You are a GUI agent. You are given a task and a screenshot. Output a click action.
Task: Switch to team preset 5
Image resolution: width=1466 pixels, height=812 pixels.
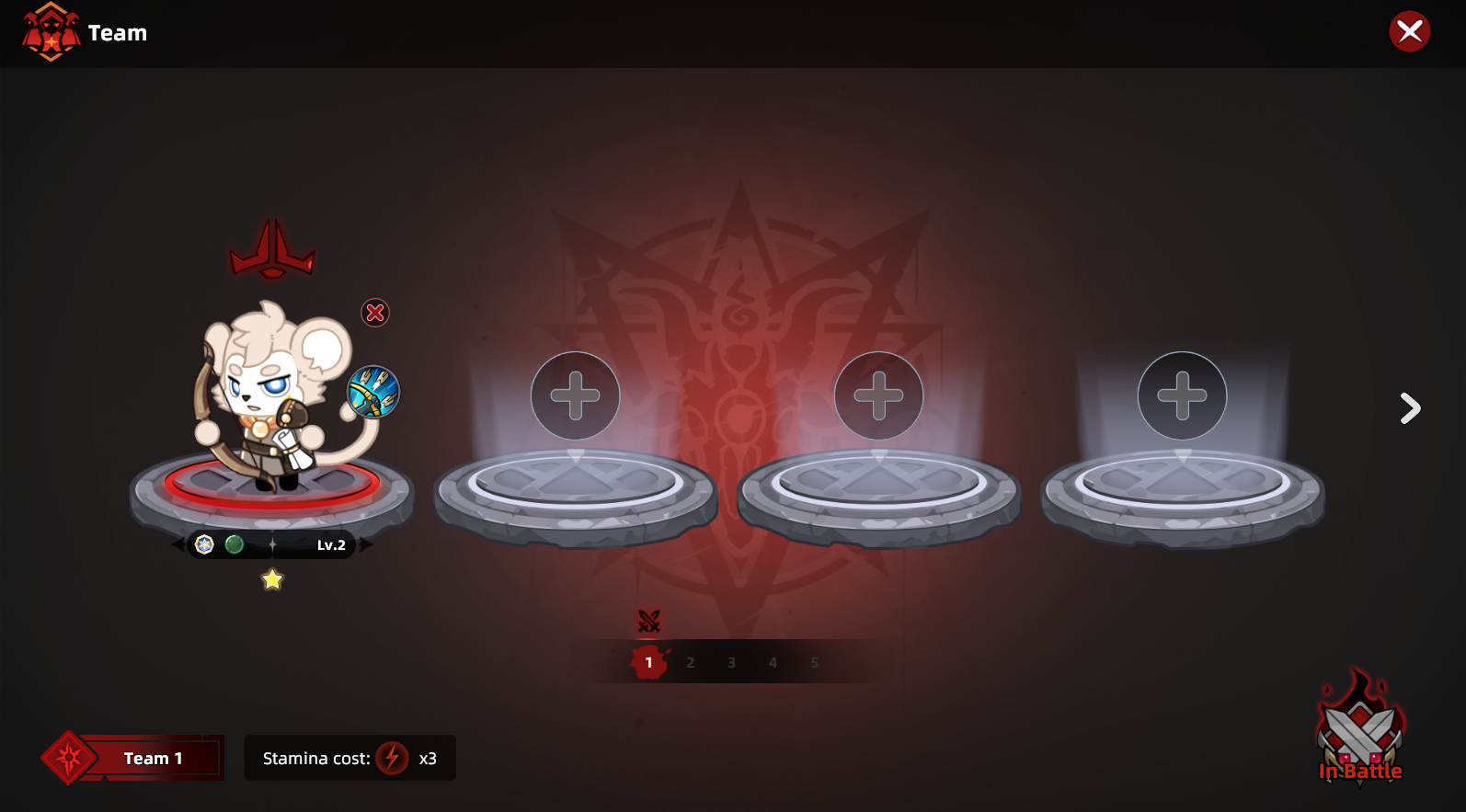coord(814,662)
